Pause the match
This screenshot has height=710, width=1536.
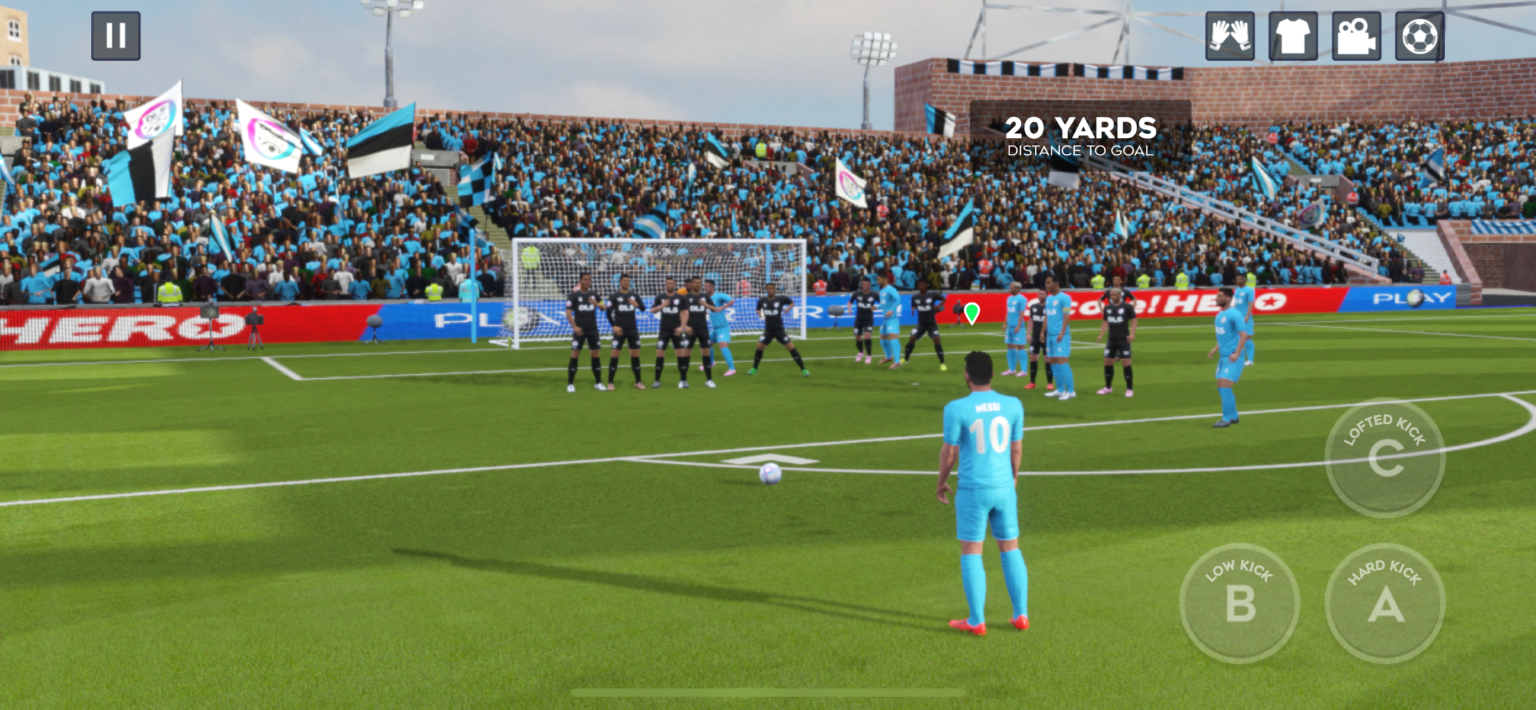point(116,36)
